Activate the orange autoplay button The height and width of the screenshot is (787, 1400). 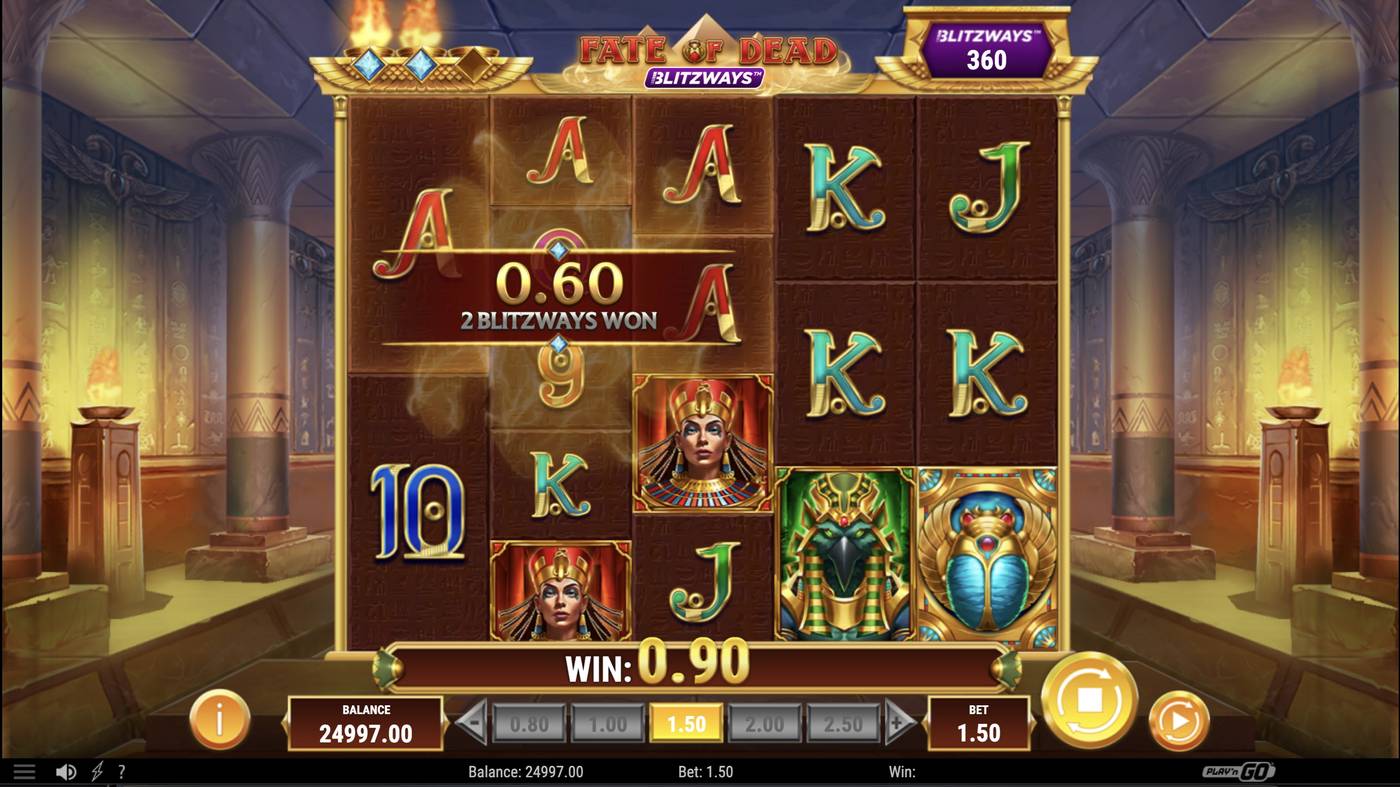coord(1178,720)
